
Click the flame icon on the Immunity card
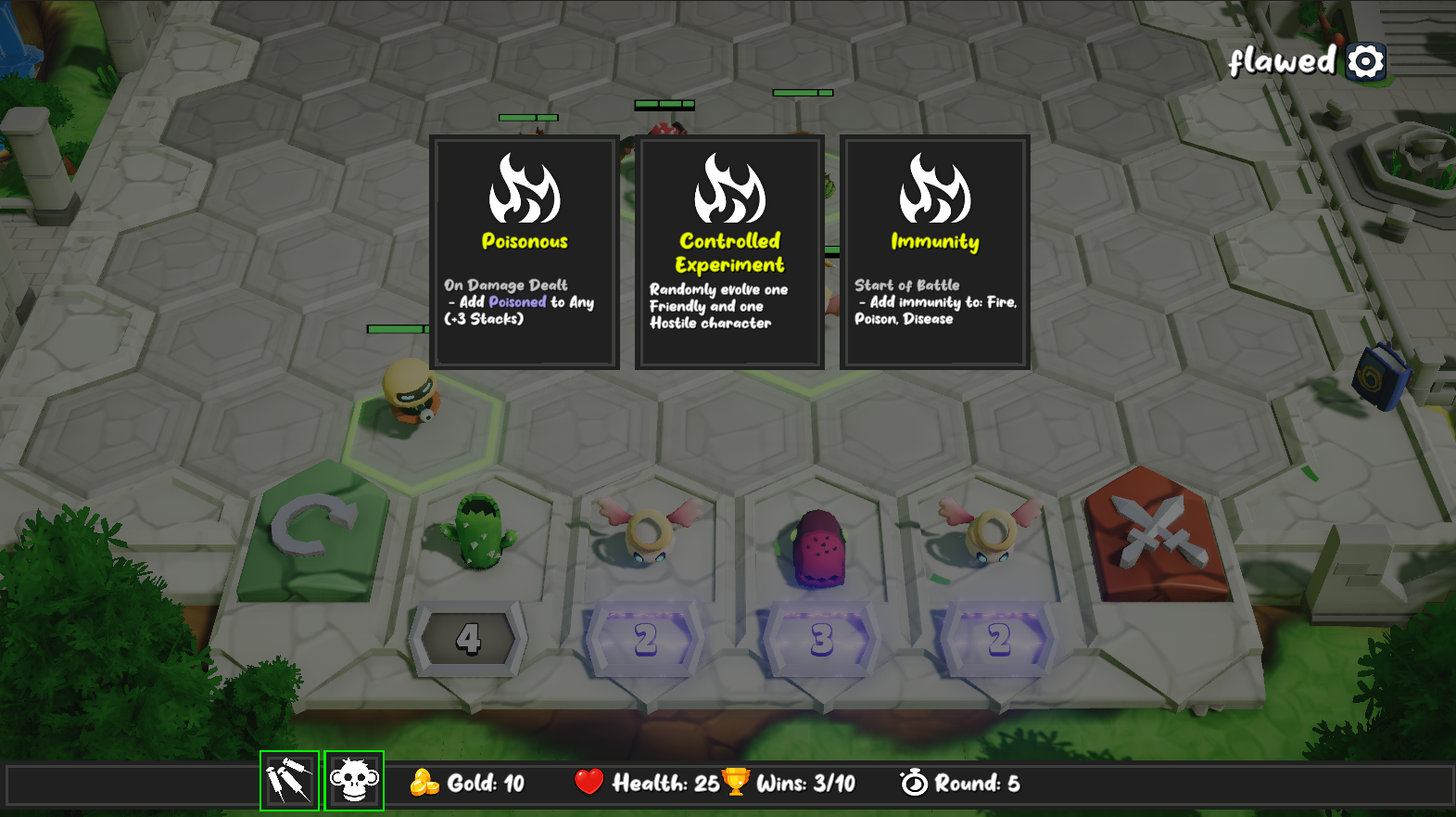tap(936, 190)
